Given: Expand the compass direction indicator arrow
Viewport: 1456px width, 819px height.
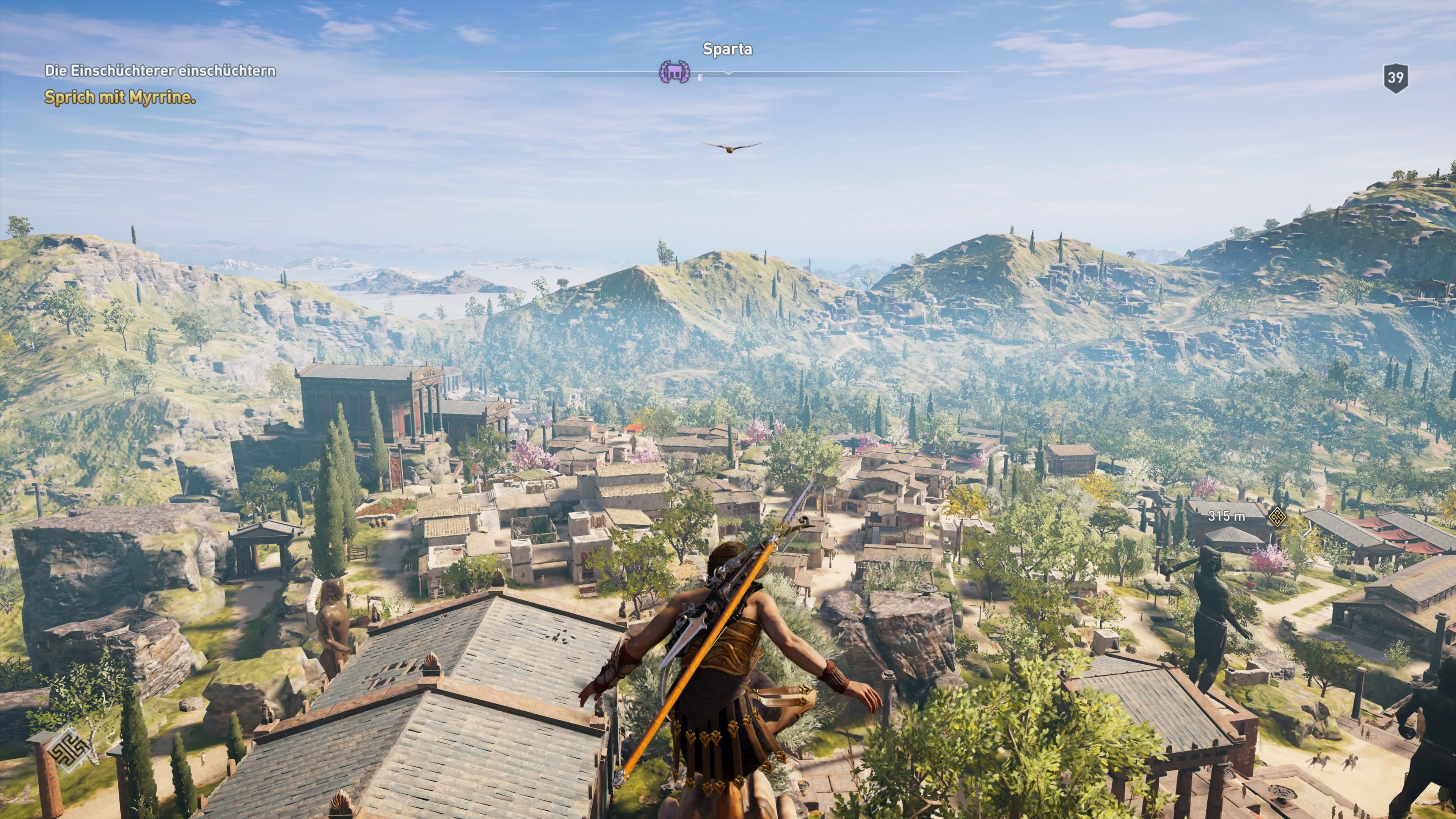Looking at the screenshot, I should point(728,74).
